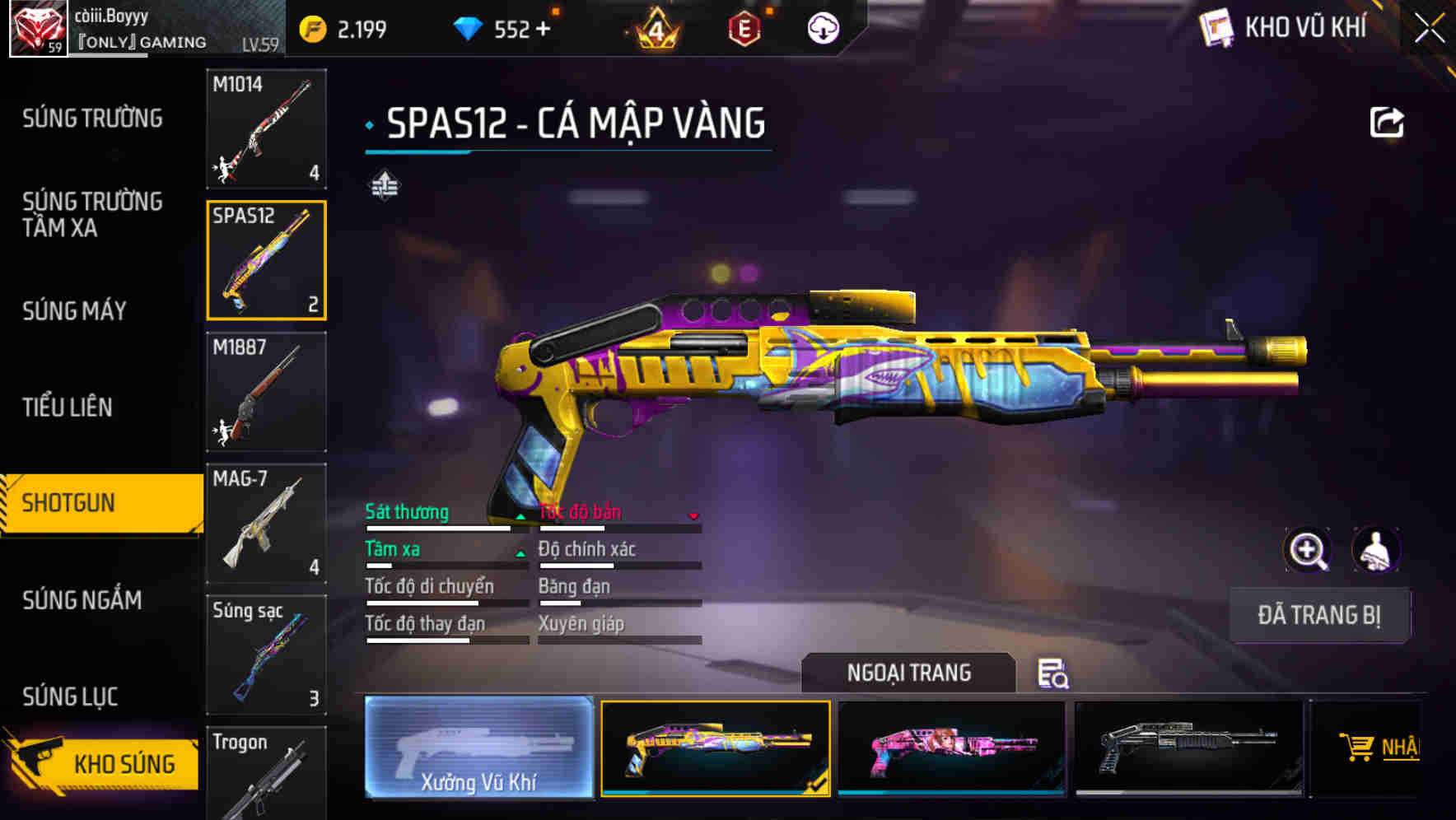This screenshot has width=1456, height=820.
Task: Pick the M1014 shotgun tile
Action: pyautogui.click(x=266, y=128)
